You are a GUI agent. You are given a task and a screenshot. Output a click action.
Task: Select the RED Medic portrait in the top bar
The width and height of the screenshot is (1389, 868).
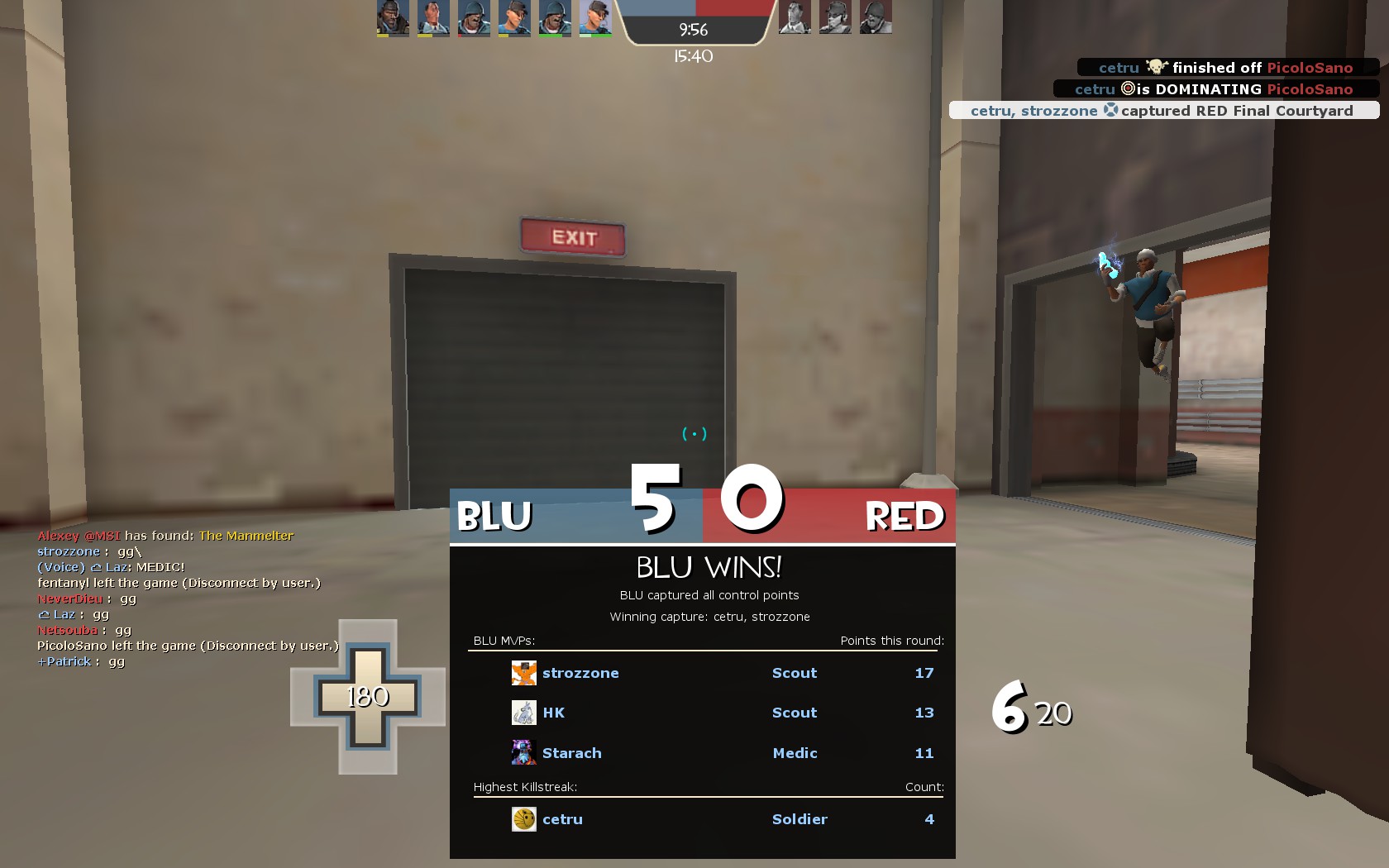pos(795,17)
